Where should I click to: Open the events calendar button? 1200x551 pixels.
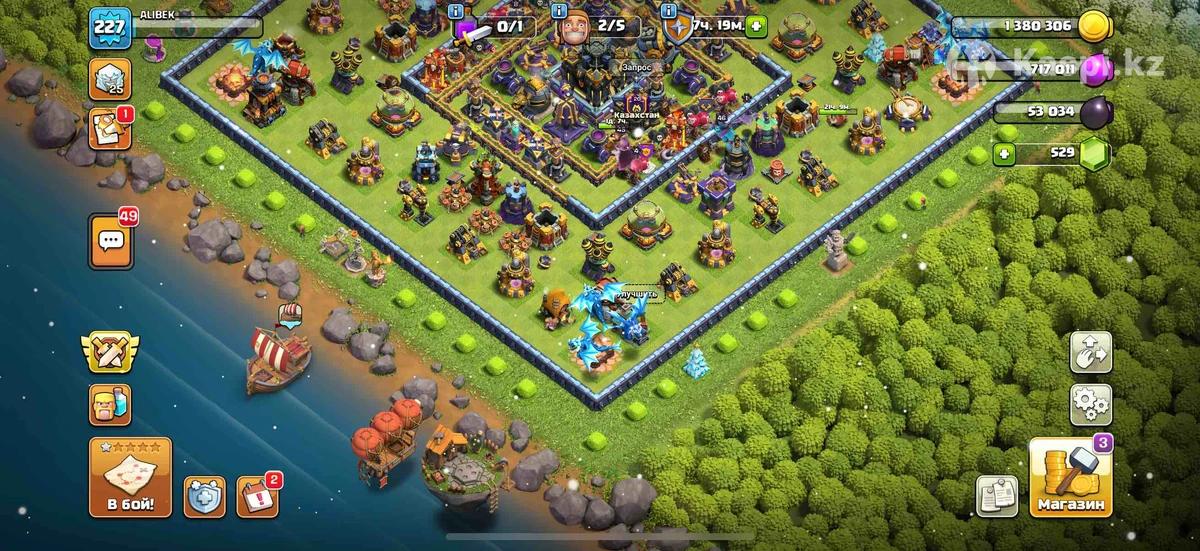click(x=258, y=496)
